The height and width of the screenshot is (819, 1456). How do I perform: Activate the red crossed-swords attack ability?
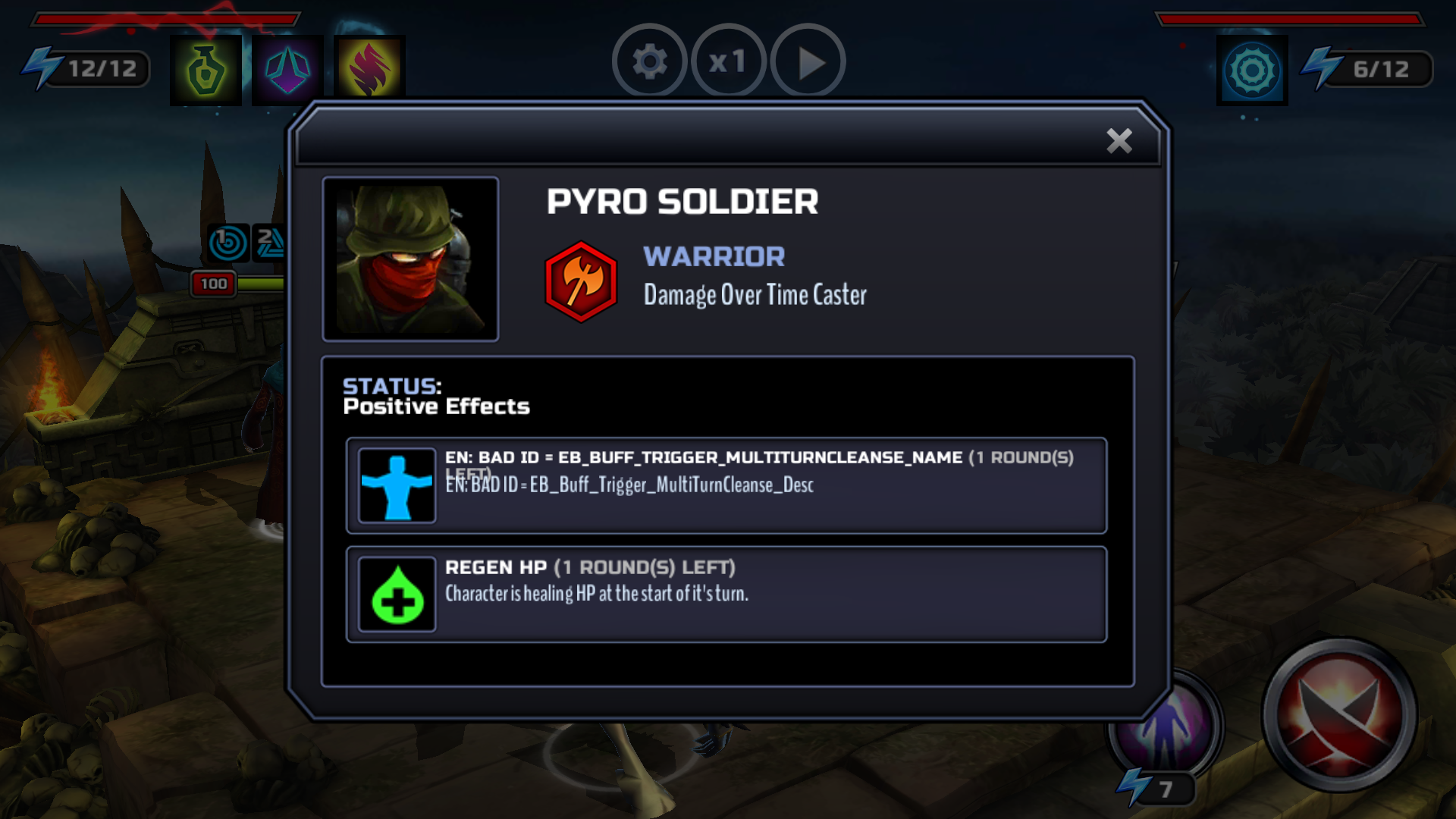pos(1340,714)
